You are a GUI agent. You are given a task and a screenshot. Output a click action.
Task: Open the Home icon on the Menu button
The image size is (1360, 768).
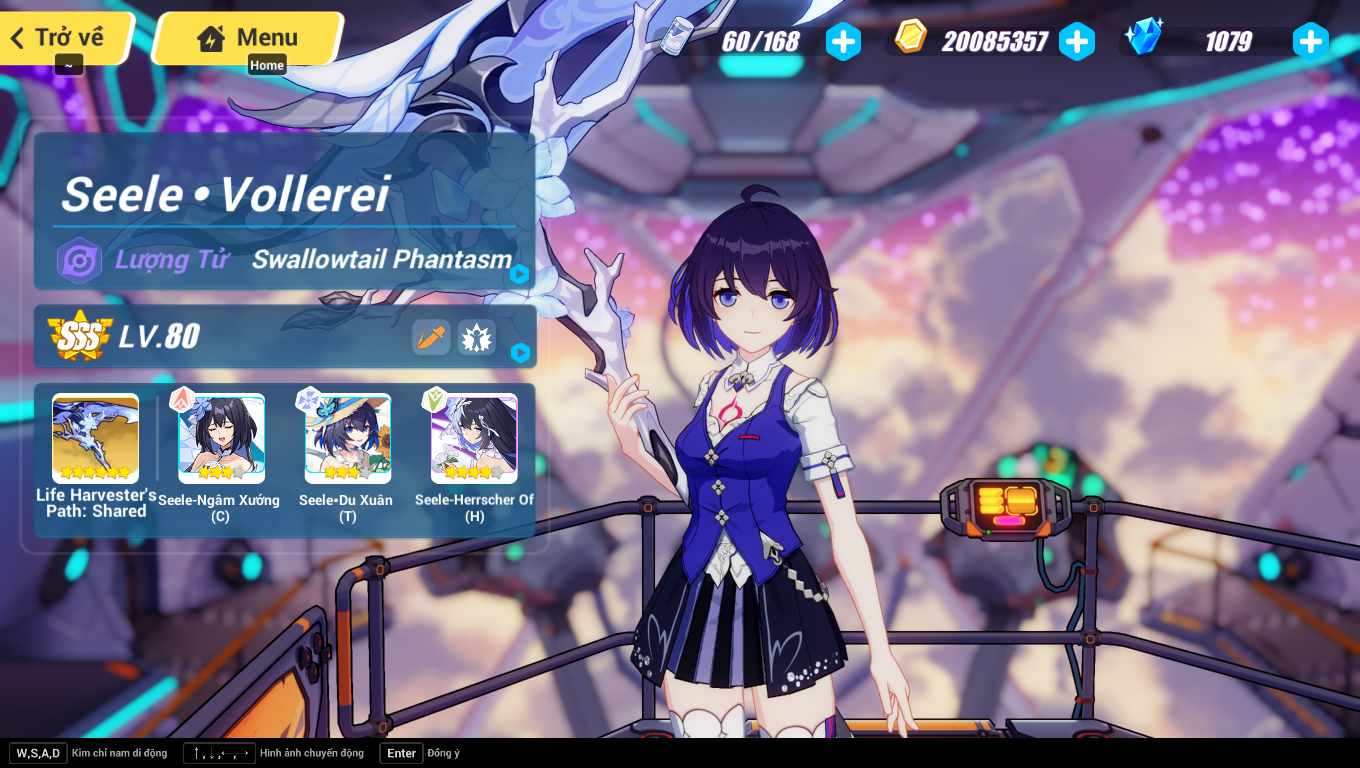click(210, 38)
